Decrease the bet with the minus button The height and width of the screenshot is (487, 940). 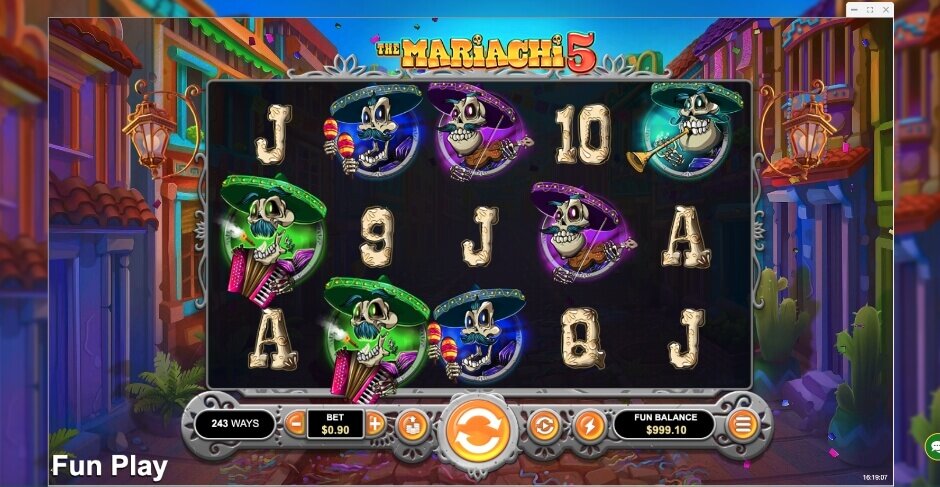tap(295, 424)
